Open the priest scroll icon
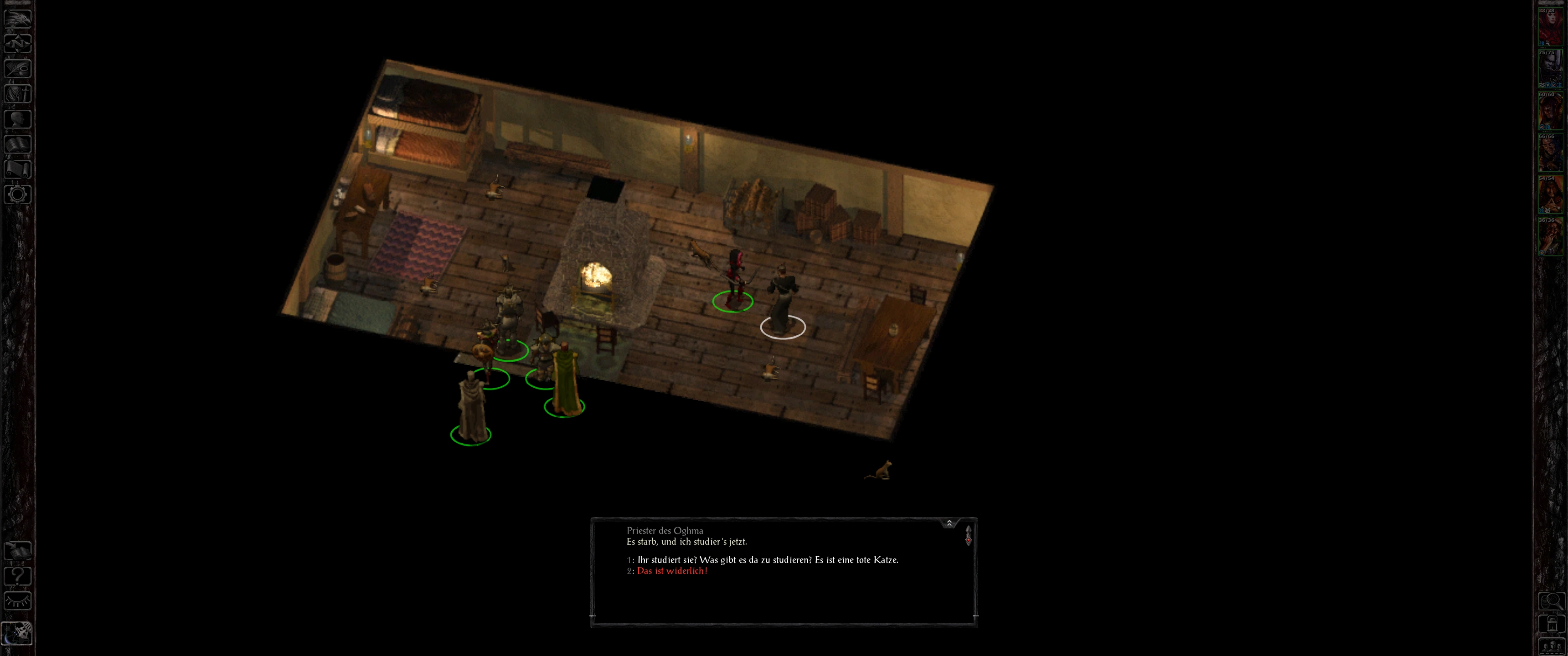1568x656 pixels. click(18, 169)
